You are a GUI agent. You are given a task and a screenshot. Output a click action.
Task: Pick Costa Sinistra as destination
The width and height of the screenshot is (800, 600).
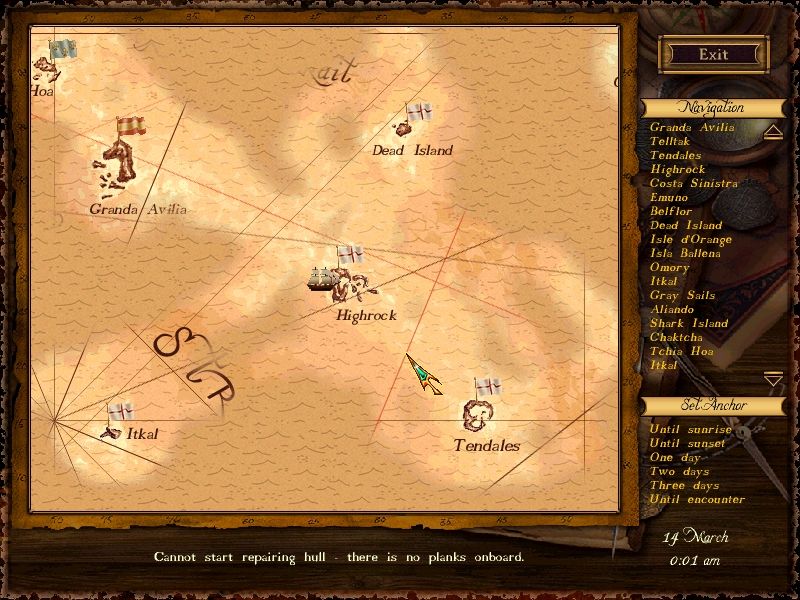pyautogui.click(x=694, y=183)
